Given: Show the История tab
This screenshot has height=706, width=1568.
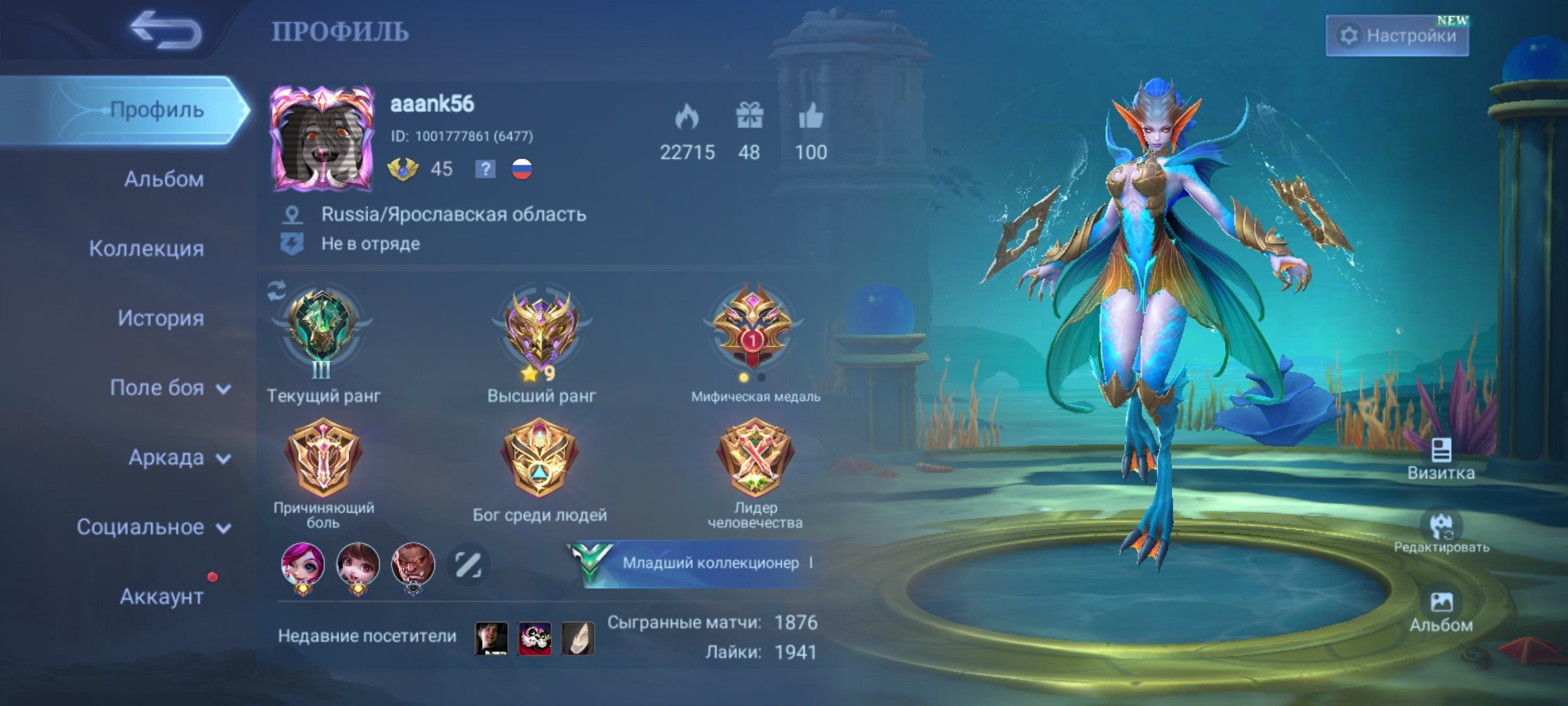Looking at the screenshot, I should (160, 318).
